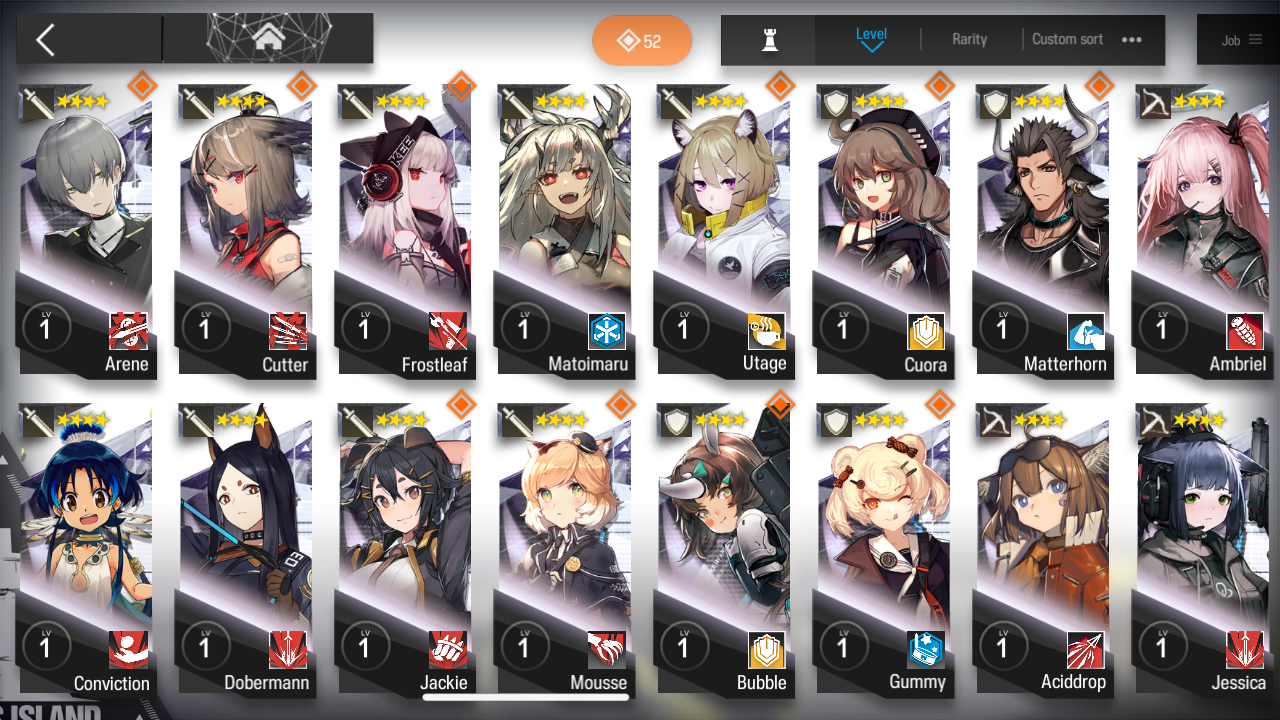Viewport: 1280px width, 720px height.
Task: Open the home menu
Action: click(x=267, y=39)
